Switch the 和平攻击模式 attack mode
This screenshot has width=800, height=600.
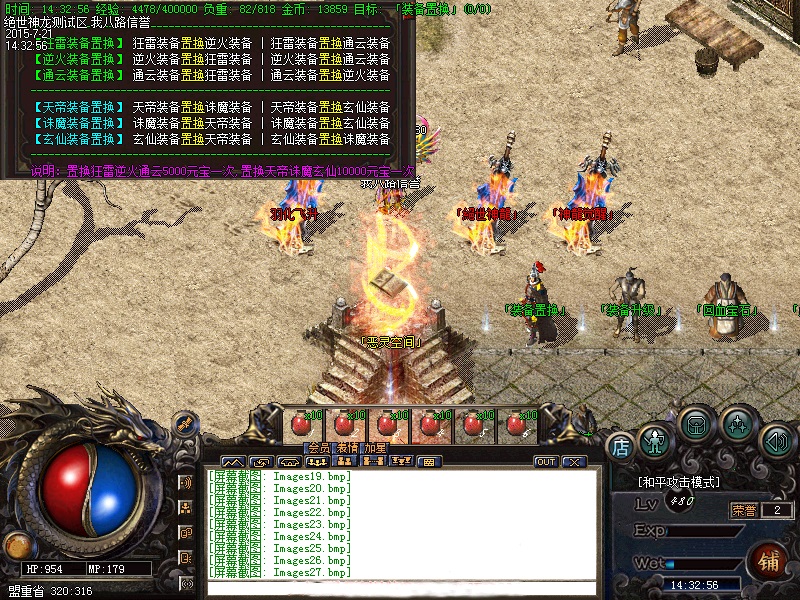(679, 482)
